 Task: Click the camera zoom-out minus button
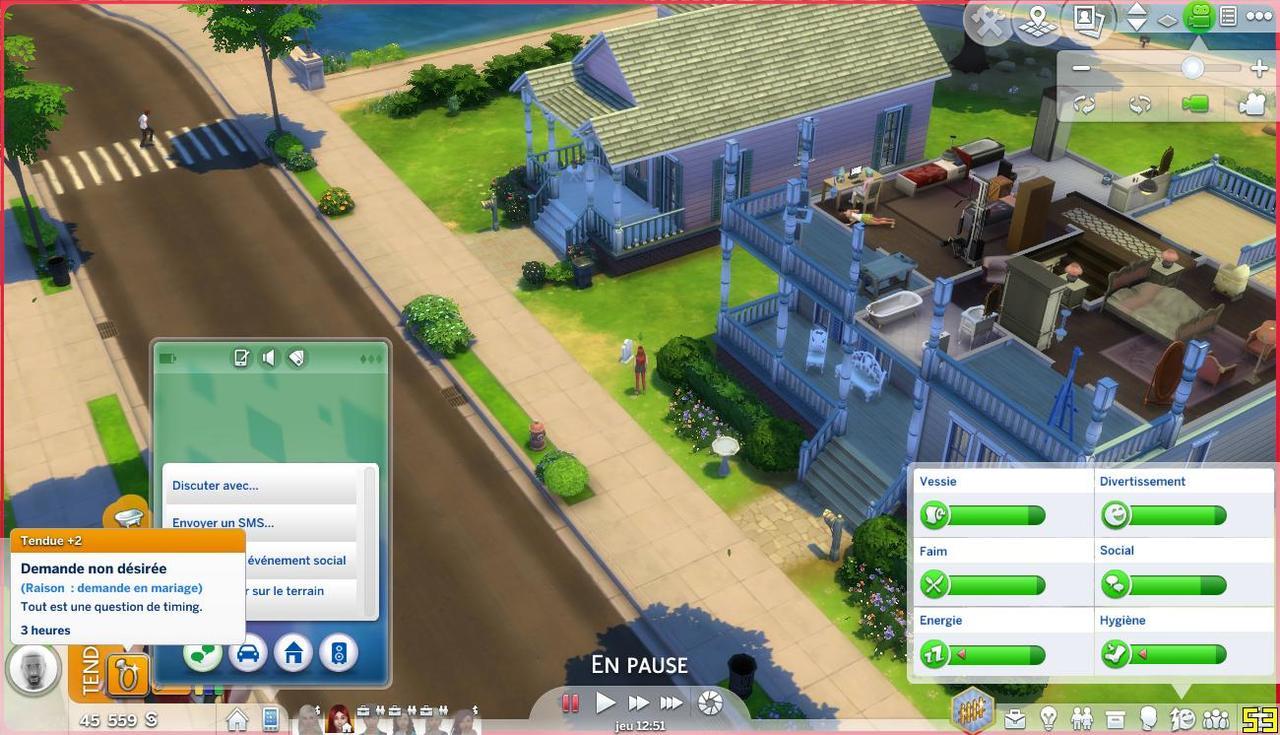(1081, 68)
